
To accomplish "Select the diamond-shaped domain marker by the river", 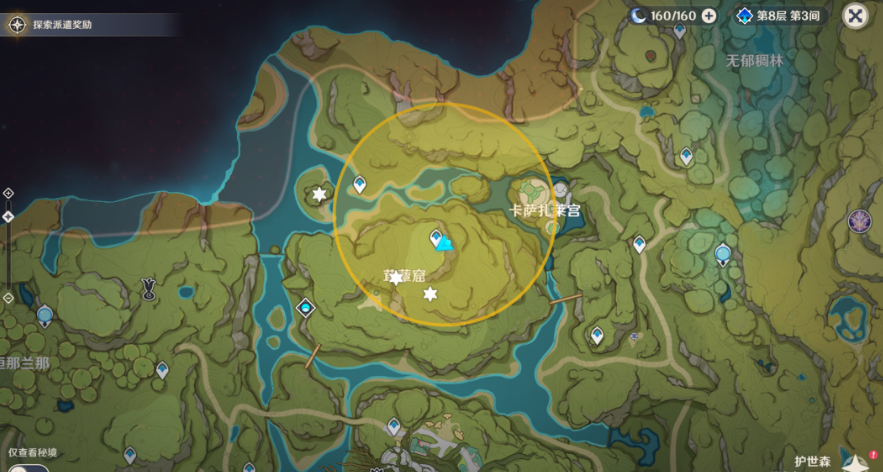I will 305,308.
